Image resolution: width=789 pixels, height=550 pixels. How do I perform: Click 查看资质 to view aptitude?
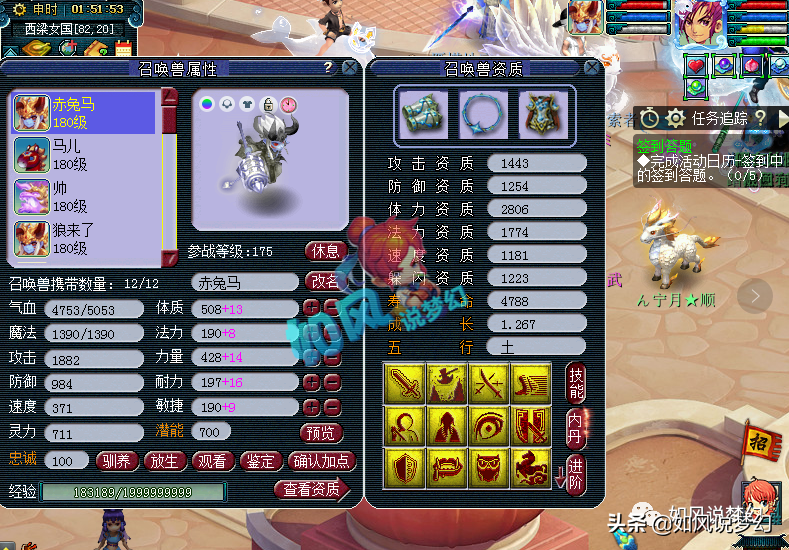(x=311, y=489)
